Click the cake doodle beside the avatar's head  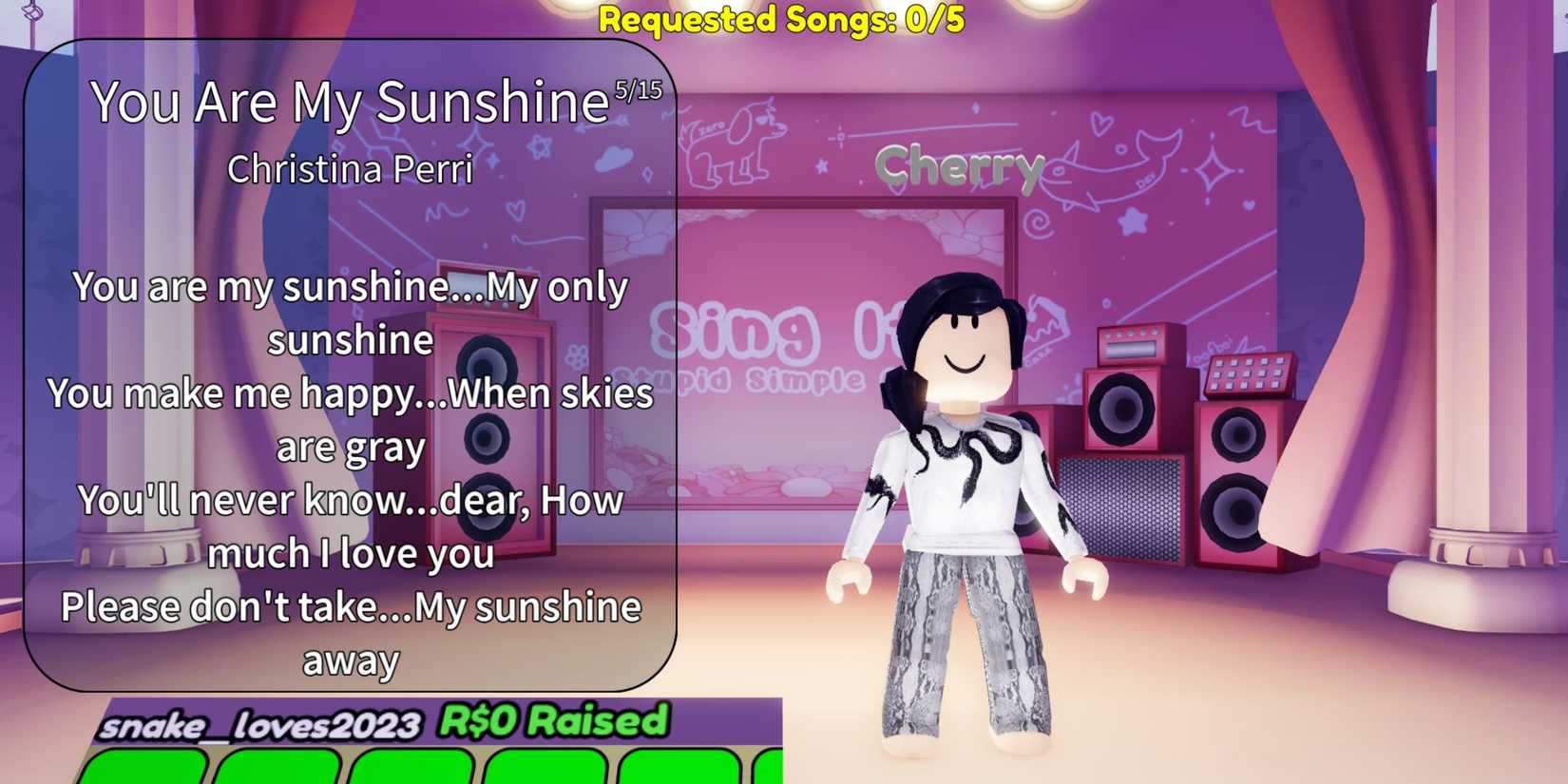click(1050, 328)
